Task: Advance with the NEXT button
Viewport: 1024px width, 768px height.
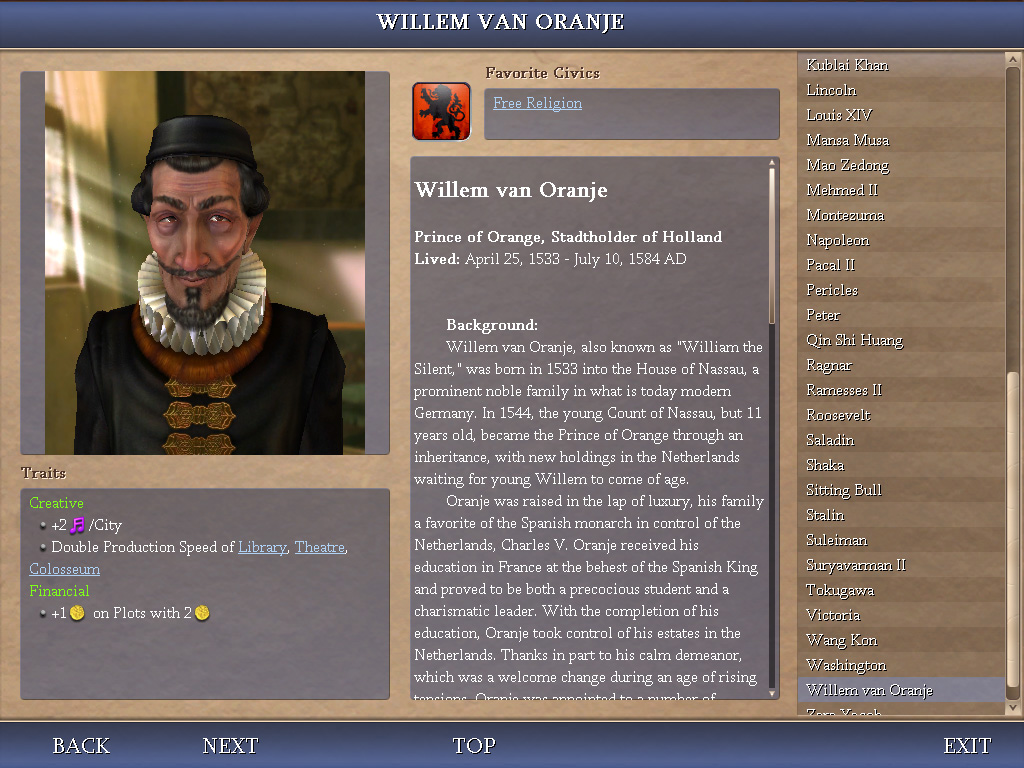Action: [230, 746]
